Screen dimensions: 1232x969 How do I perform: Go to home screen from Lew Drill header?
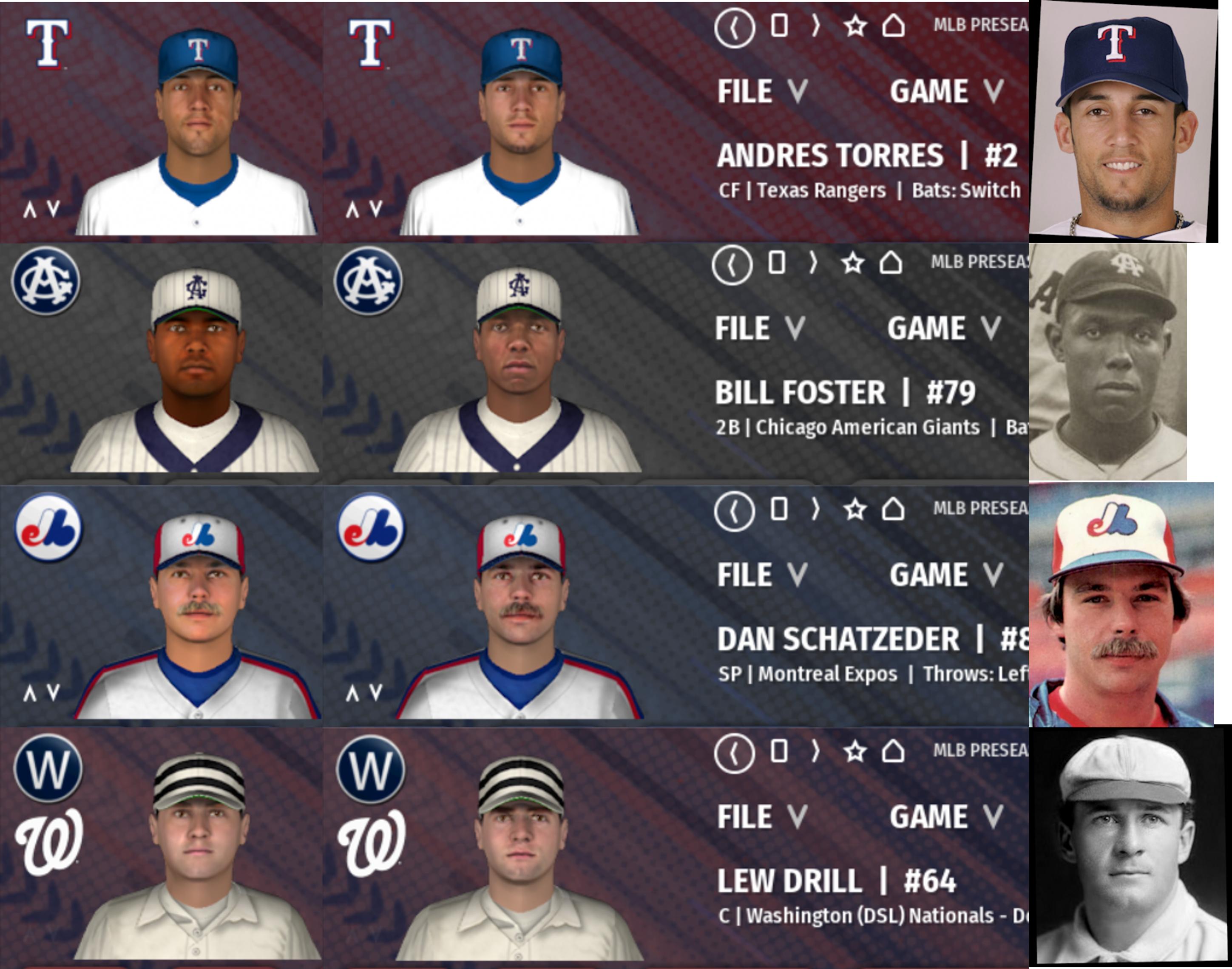coord(893,752)
